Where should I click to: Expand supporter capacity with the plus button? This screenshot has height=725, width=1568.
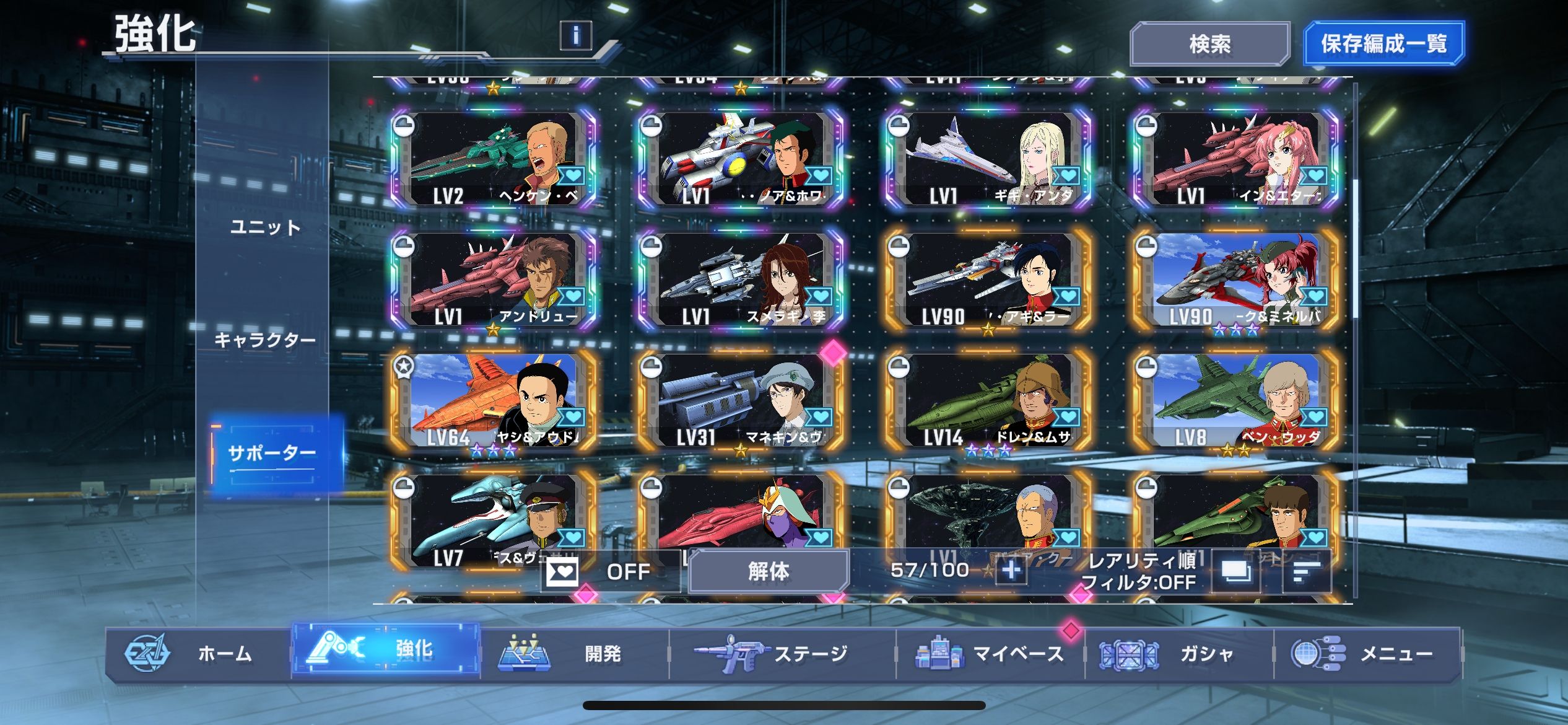1011,570
